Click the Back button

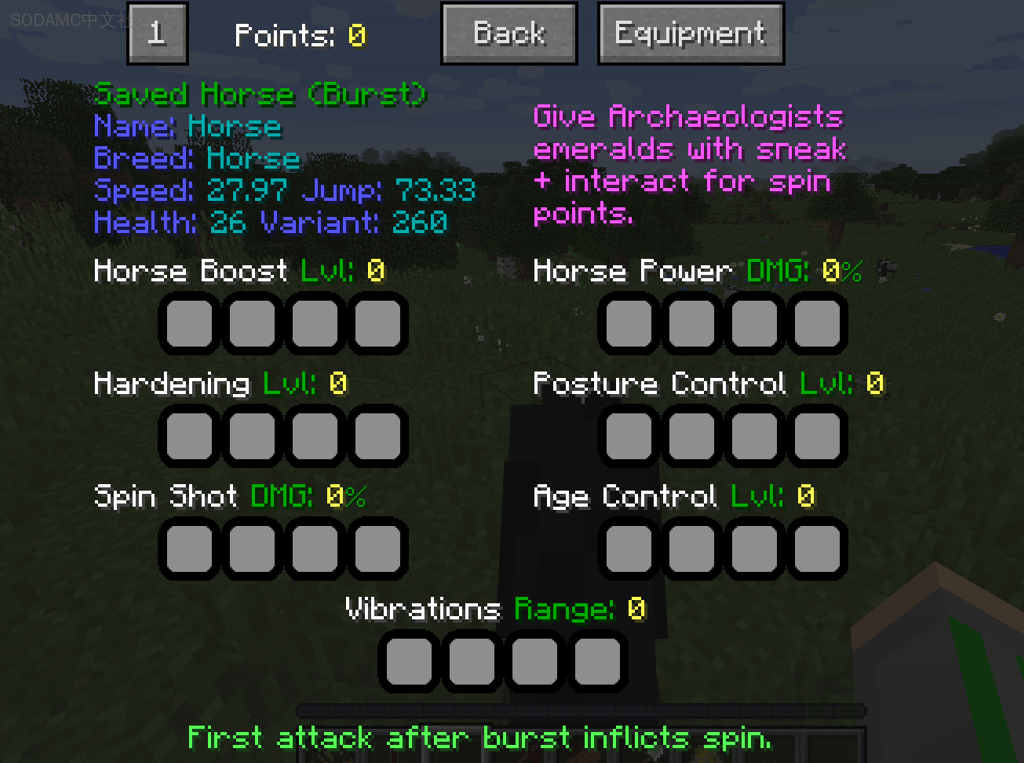(509, 34)
